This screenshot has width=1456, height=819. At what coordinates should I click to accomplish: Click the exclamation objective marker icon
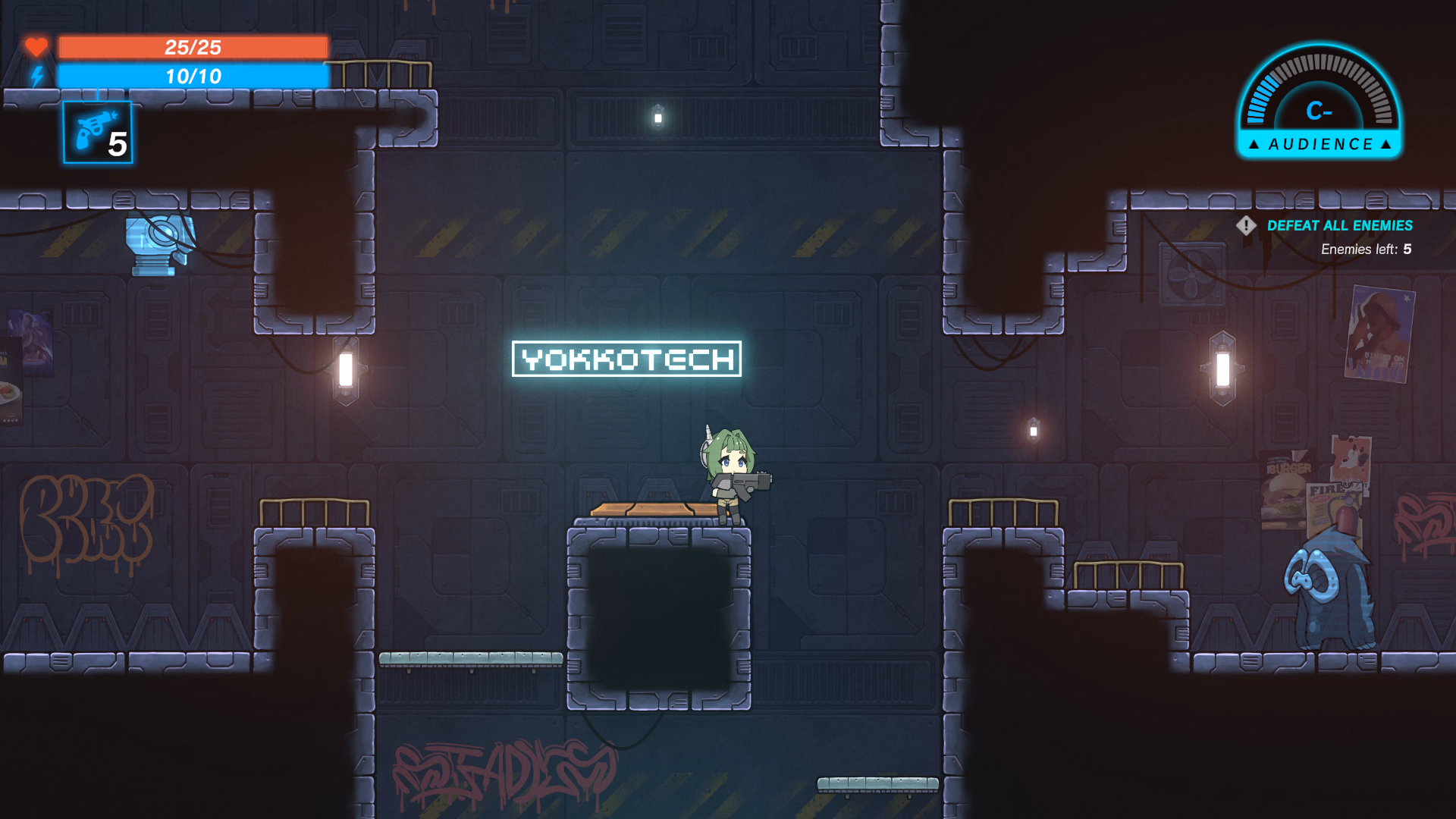[1247, 226]
